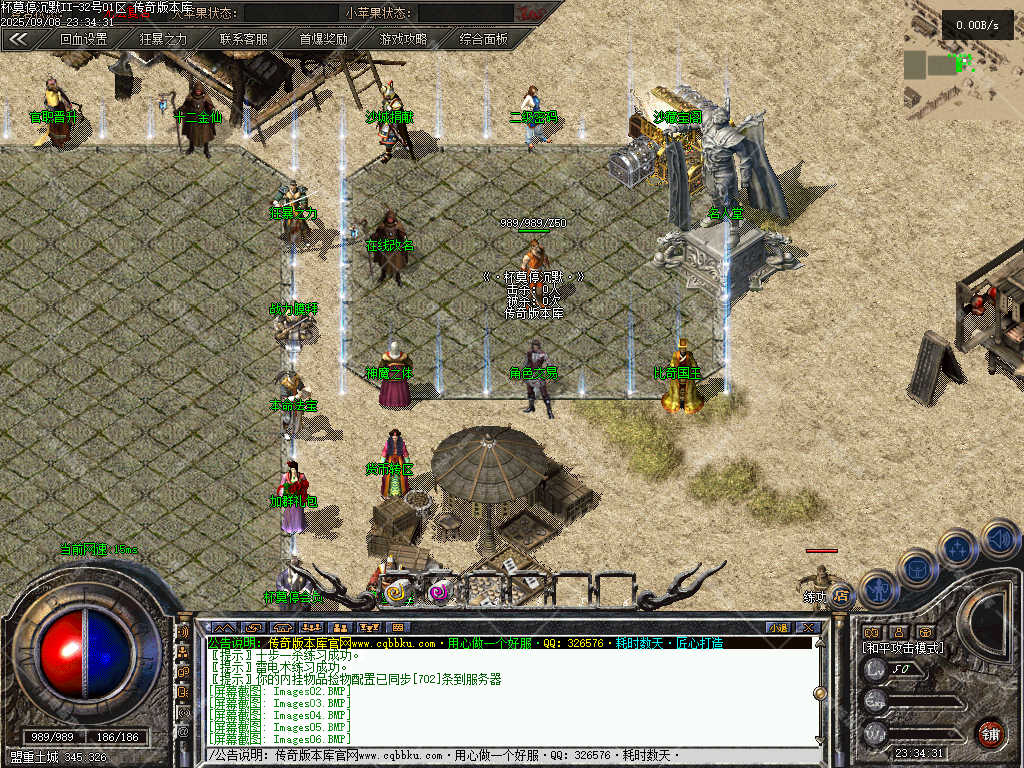This screenshot has width=1024, height=768.
Task: Change the 和平攻击模式 attack mode
Action: click(x=903, y=648)
